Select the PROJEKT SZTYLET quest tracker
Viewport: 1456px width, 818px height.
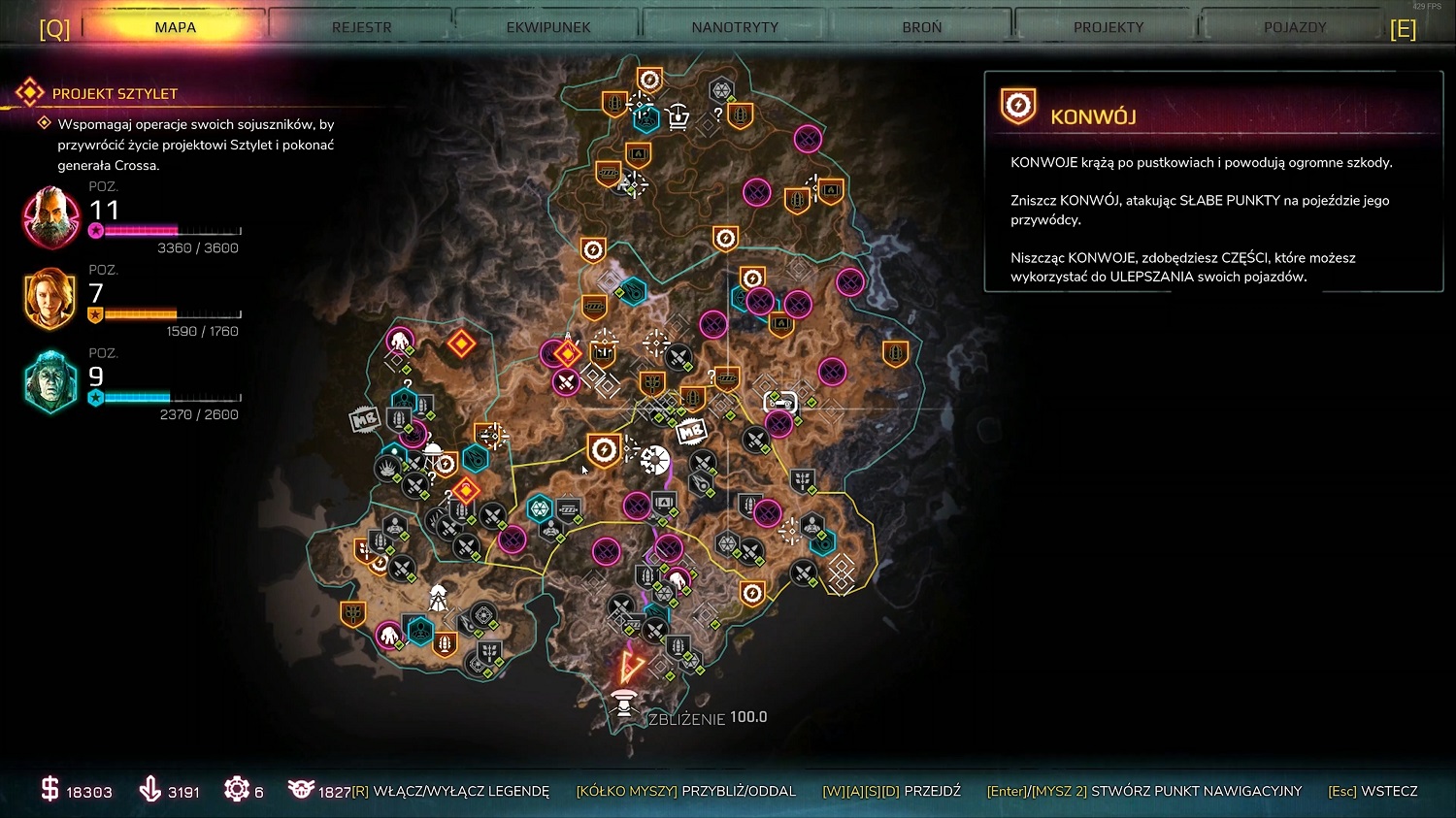115,94
